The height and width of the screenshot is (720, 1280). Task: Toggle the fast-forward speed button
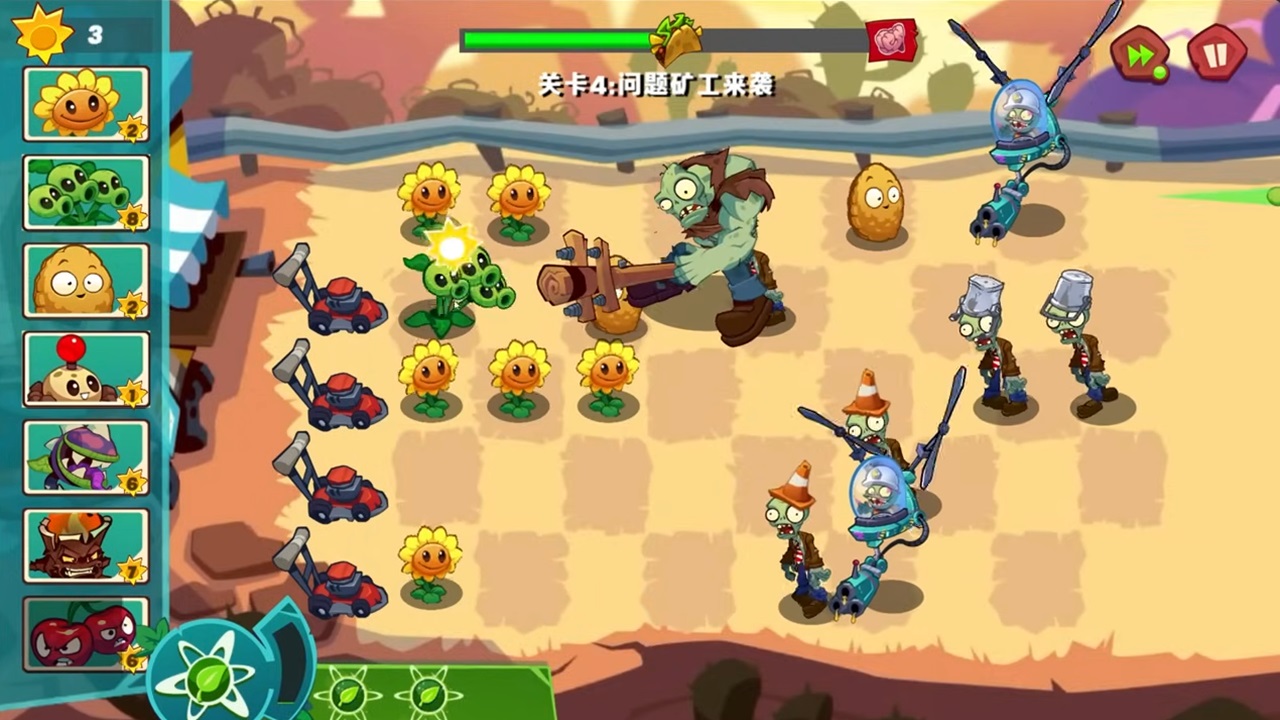pyautogui.click(x=1140, y=54)
